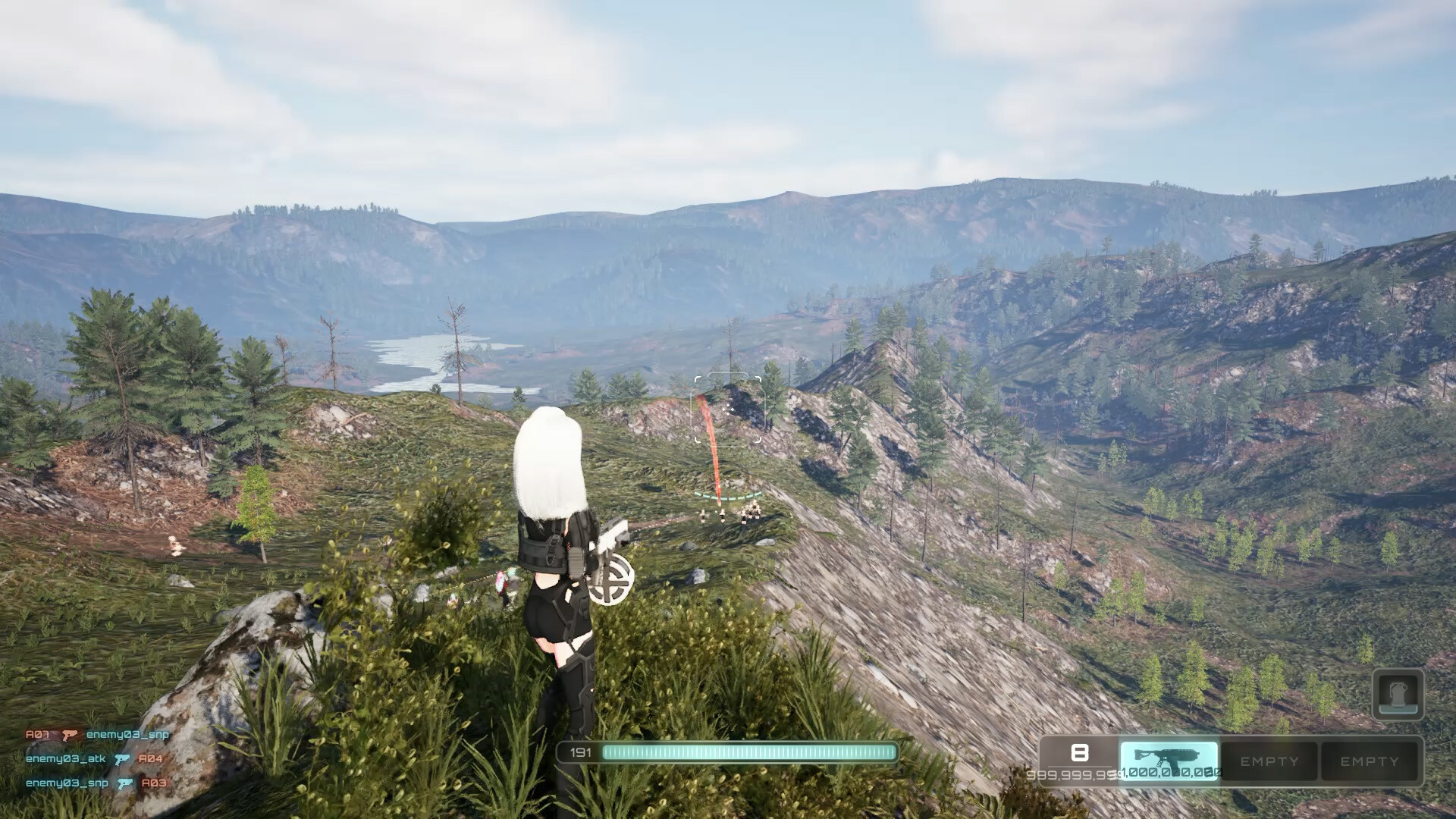Toggle the highlighted weapon slot showing 1,000,000,000
Screen dimensions: 1456x819
1169,760
